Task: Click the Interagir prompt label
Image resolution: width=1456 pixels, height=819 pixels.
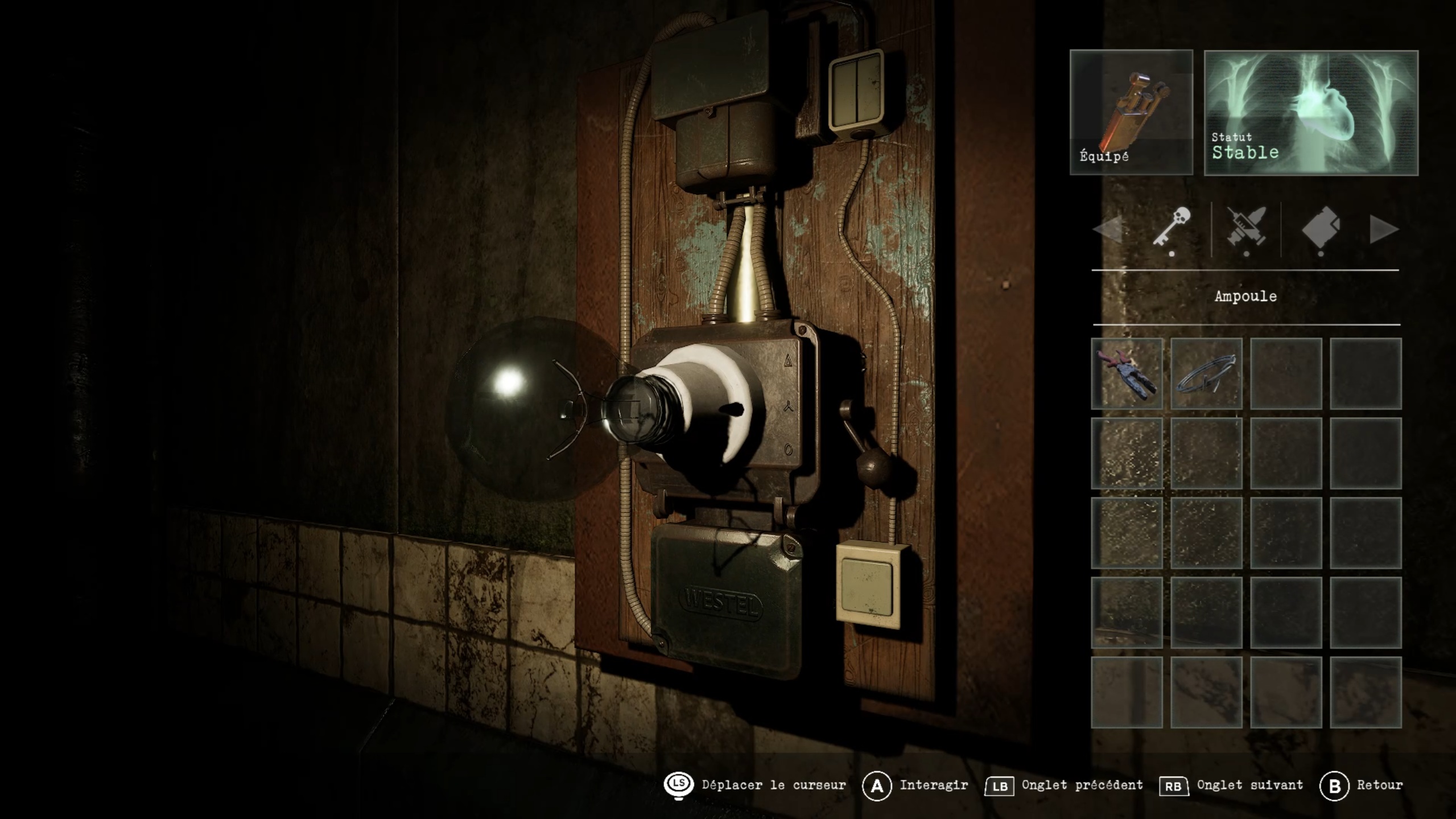Action: coord(933,785)
